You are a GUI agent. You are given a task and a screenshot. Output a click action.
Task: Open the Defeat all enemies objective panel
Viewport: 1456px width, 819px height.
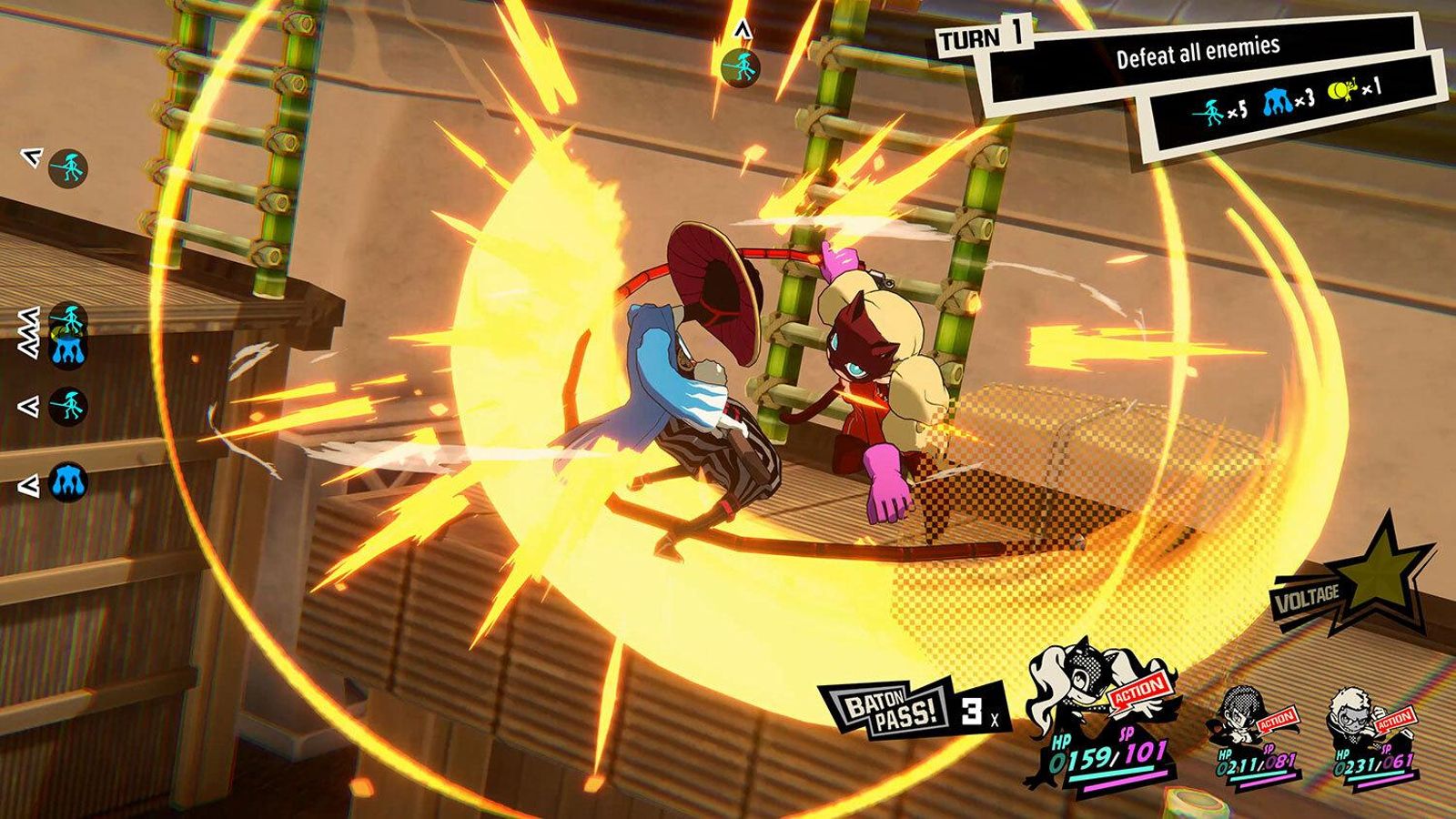[x=1199, y=52]
